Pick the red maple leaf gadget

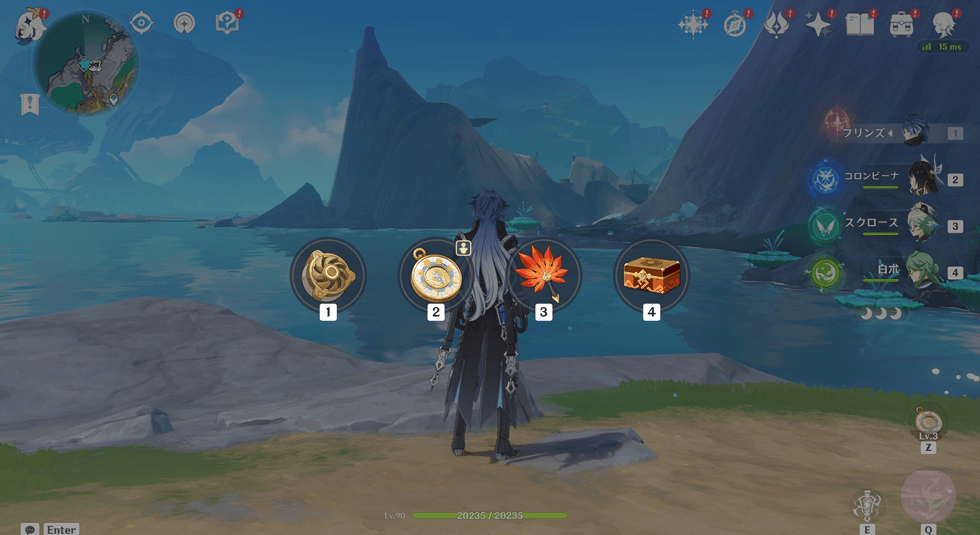(543, 275)
